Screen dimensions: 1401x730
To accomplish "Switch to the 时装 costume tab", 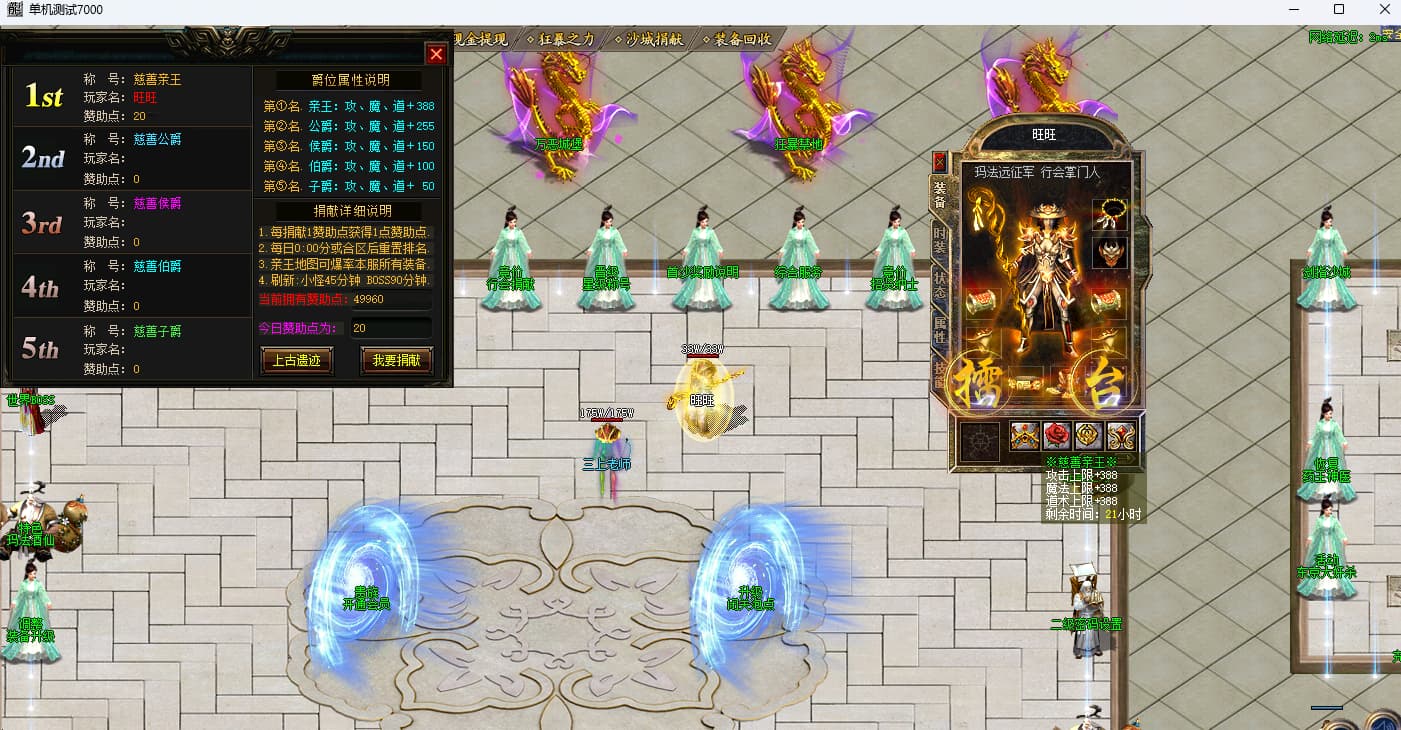I will (939, 238).
